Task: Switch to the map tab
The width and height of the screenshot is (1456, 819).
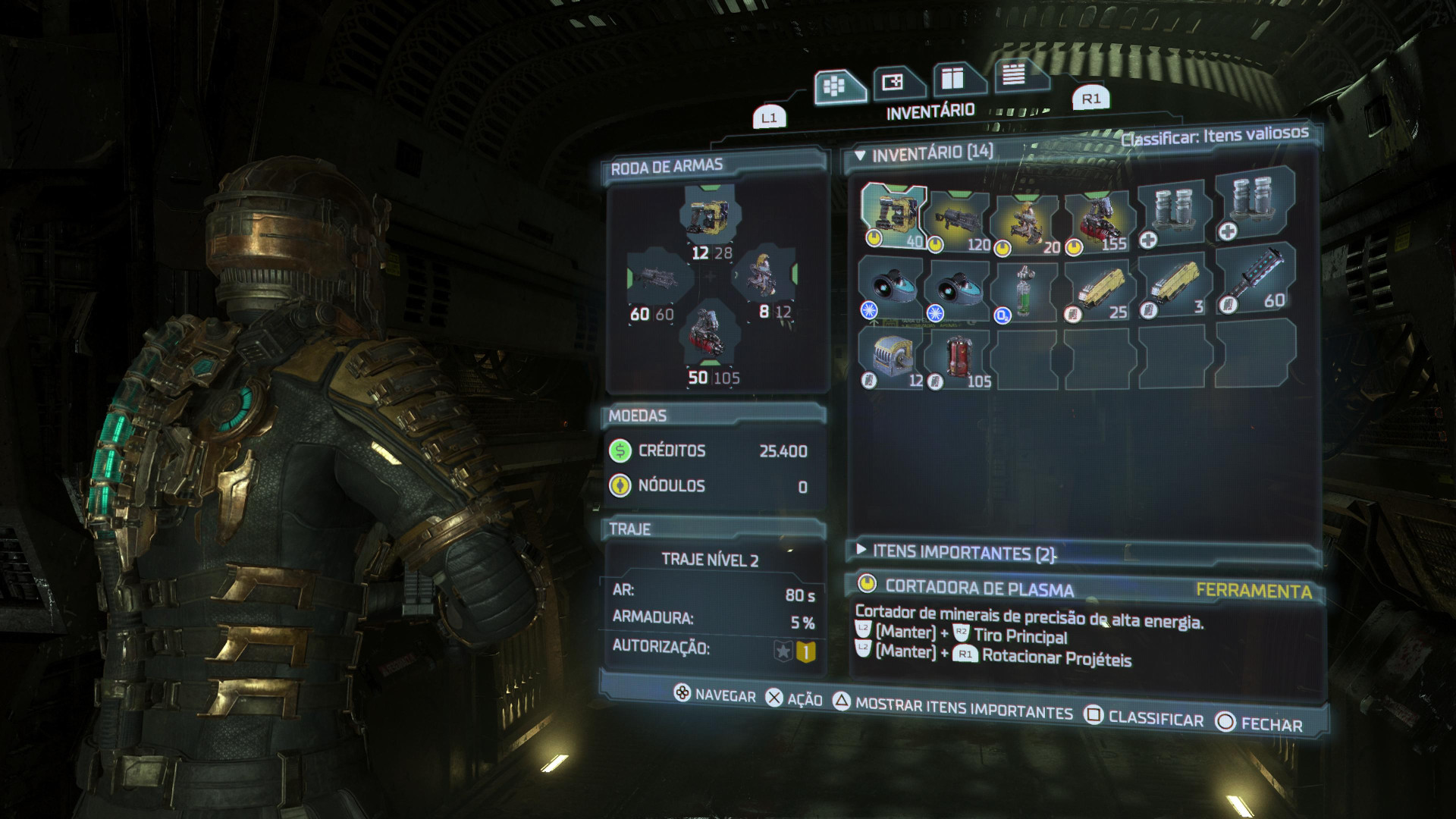Action: (896, 83)
